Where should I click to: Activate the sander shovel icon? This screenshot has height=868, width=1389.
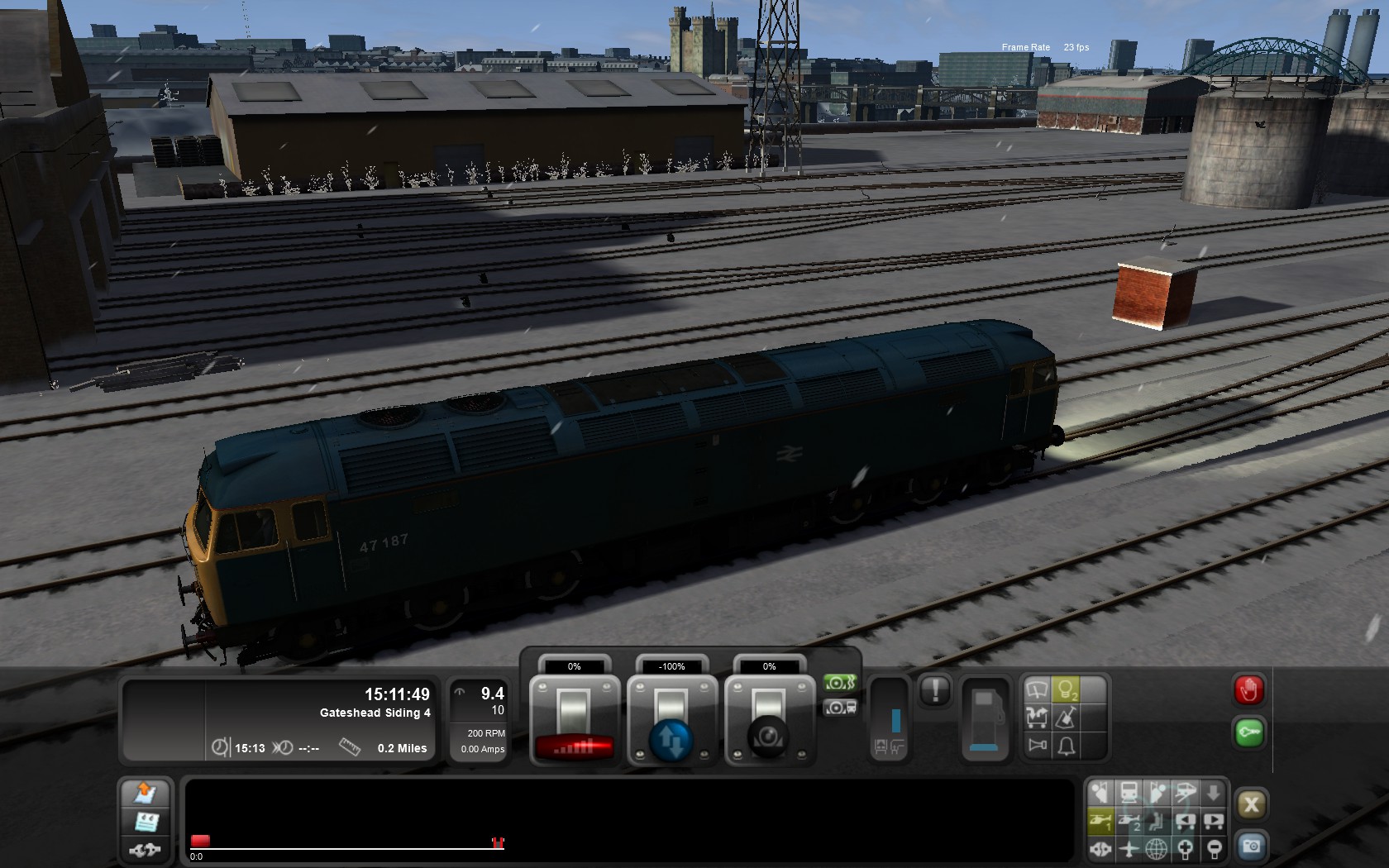coord(1067,718)
